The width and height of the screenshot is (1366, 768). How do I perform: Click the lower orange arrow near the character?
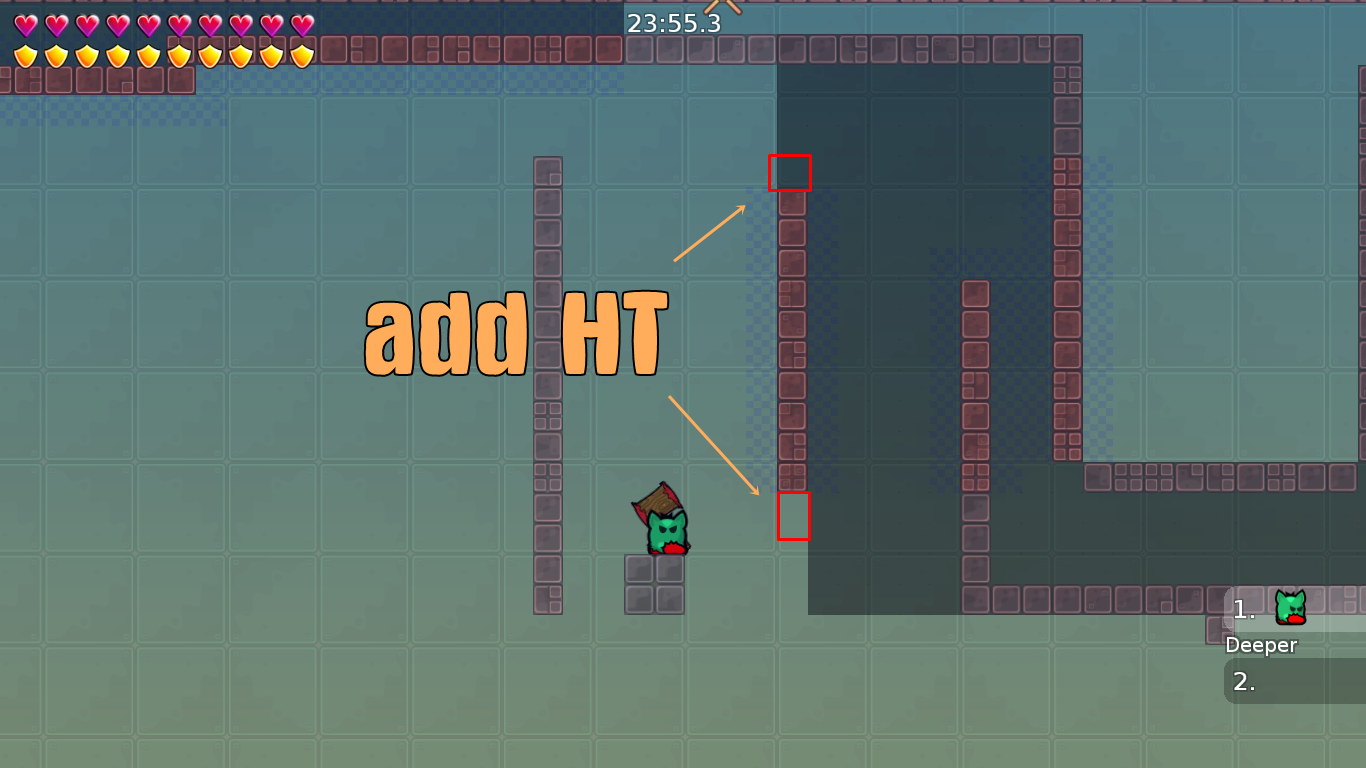[x=715, y=445]
